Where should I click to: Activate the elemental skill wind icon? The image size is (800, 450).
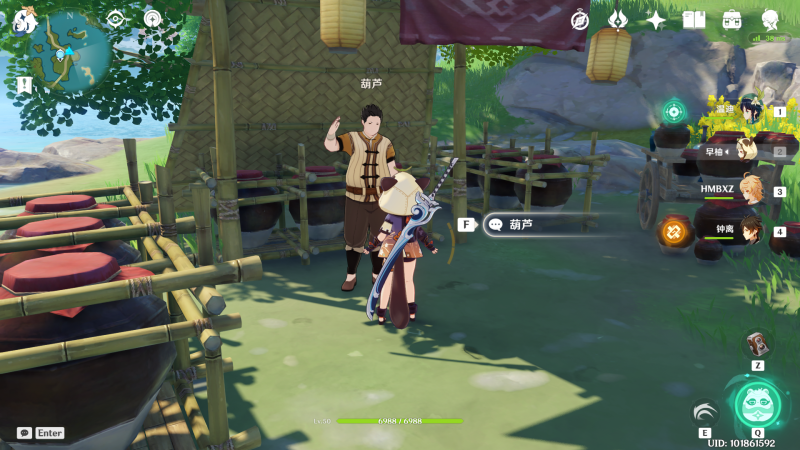coord(705,412)
